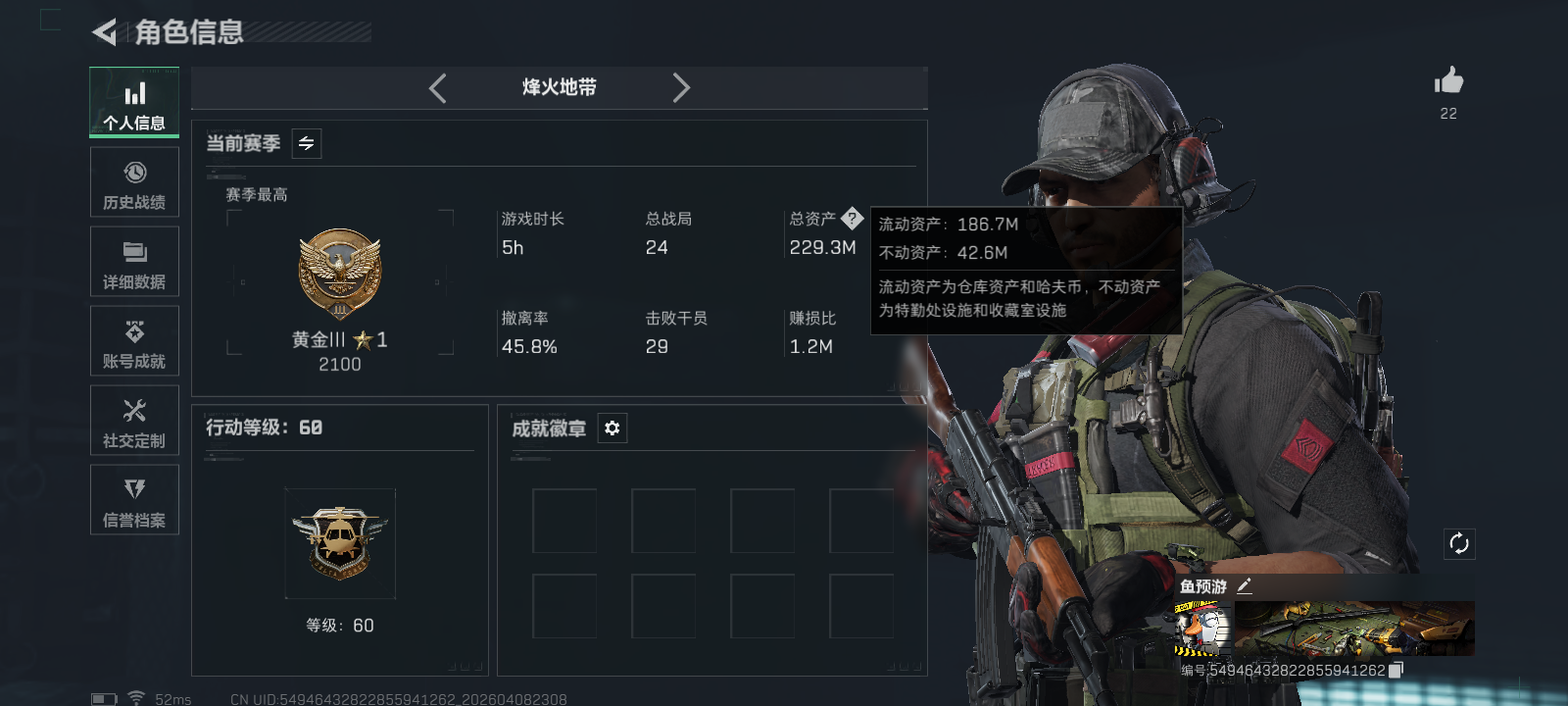Check 账号成就 achievements panel
Screen dimensions: 1568x706
(x=134, y=341)
